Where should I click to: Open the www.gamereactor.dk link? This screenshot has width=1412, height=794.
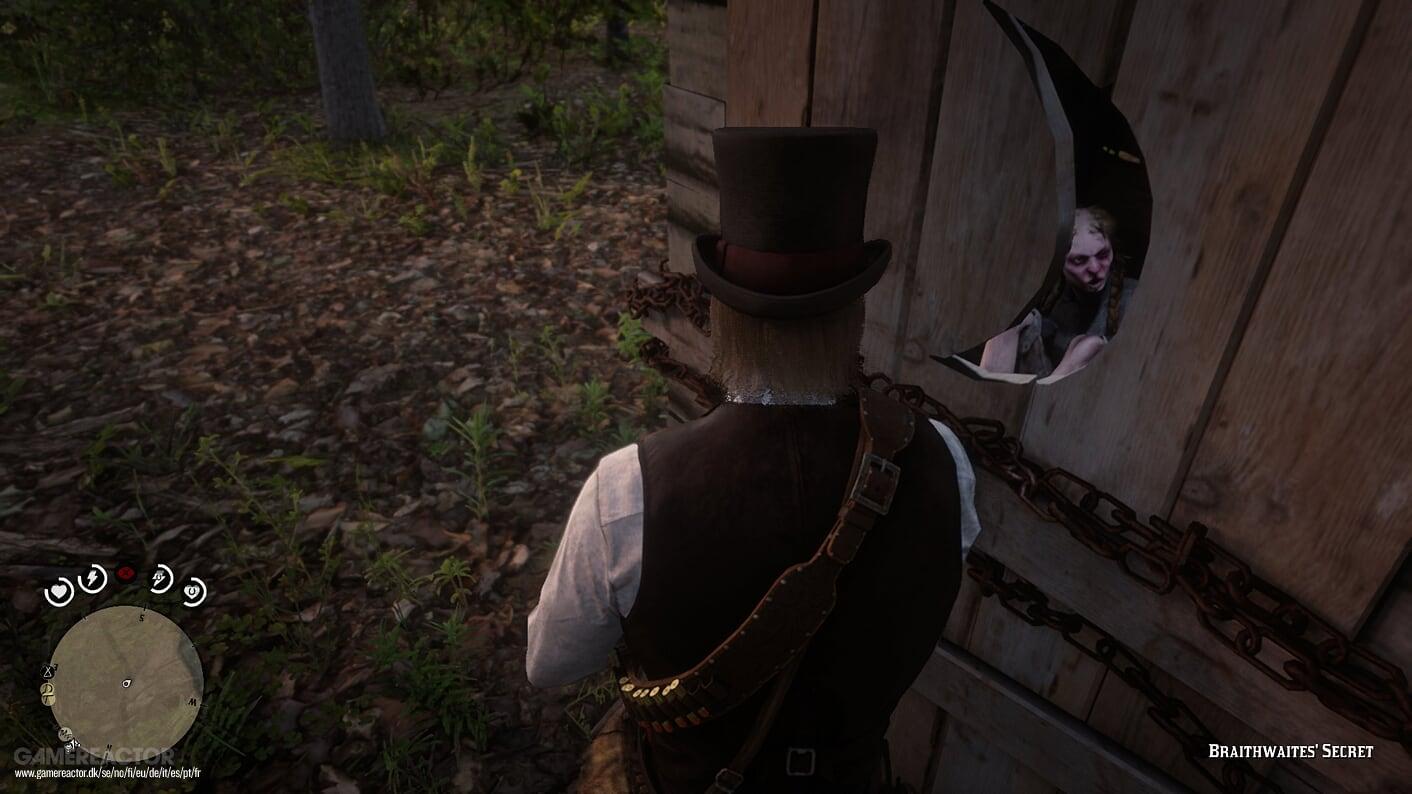coord(108,771)
